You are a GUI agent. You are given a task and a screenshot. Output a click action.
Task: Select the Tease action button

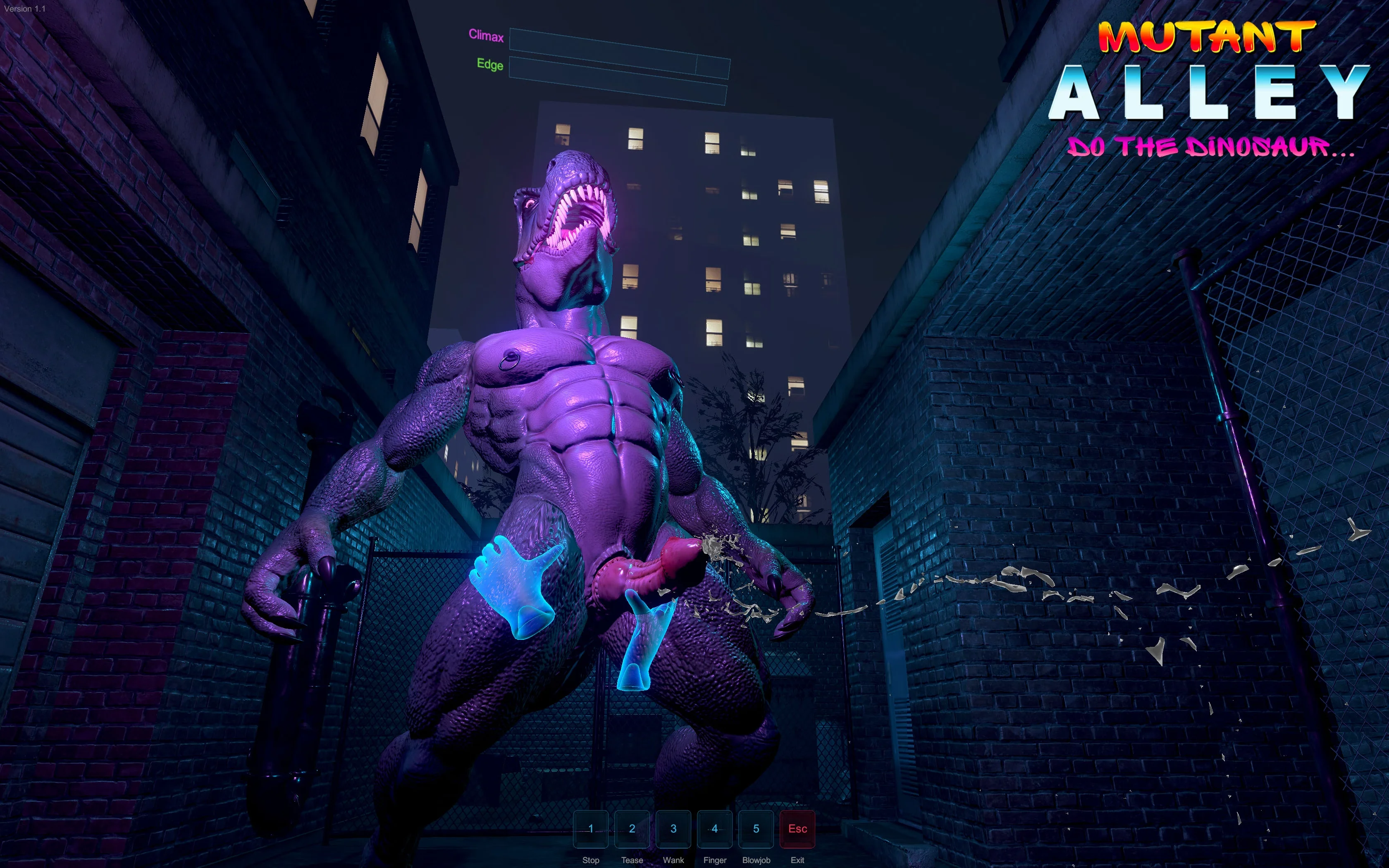pyautogui.click(x=632, y=829)
